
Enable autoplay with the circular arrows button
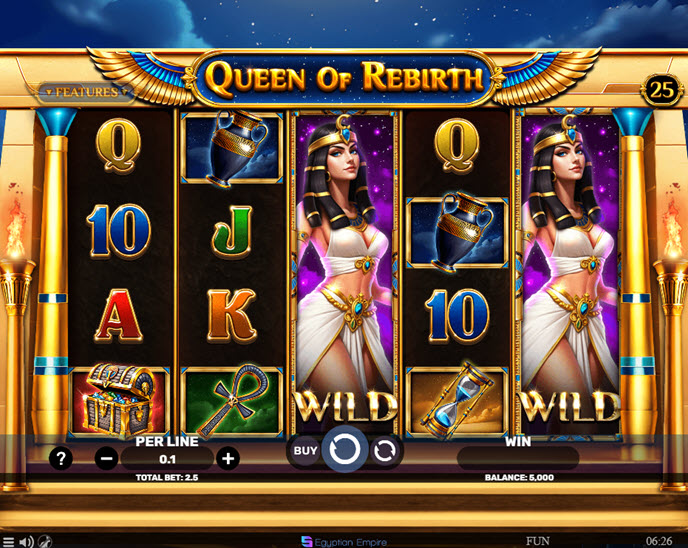click(x=384, y=452)
